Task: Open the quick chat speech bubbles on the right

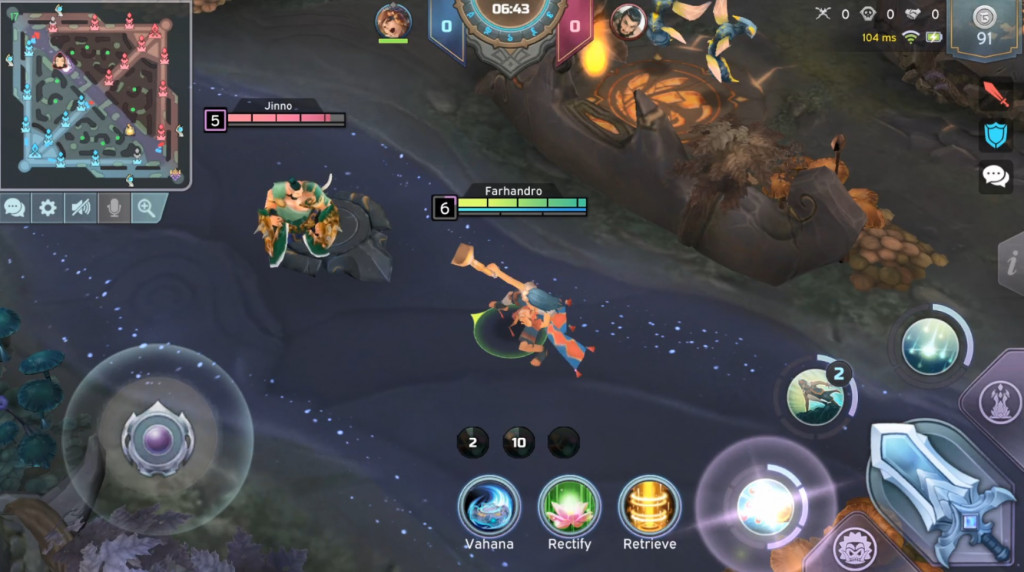Action: 996,176
